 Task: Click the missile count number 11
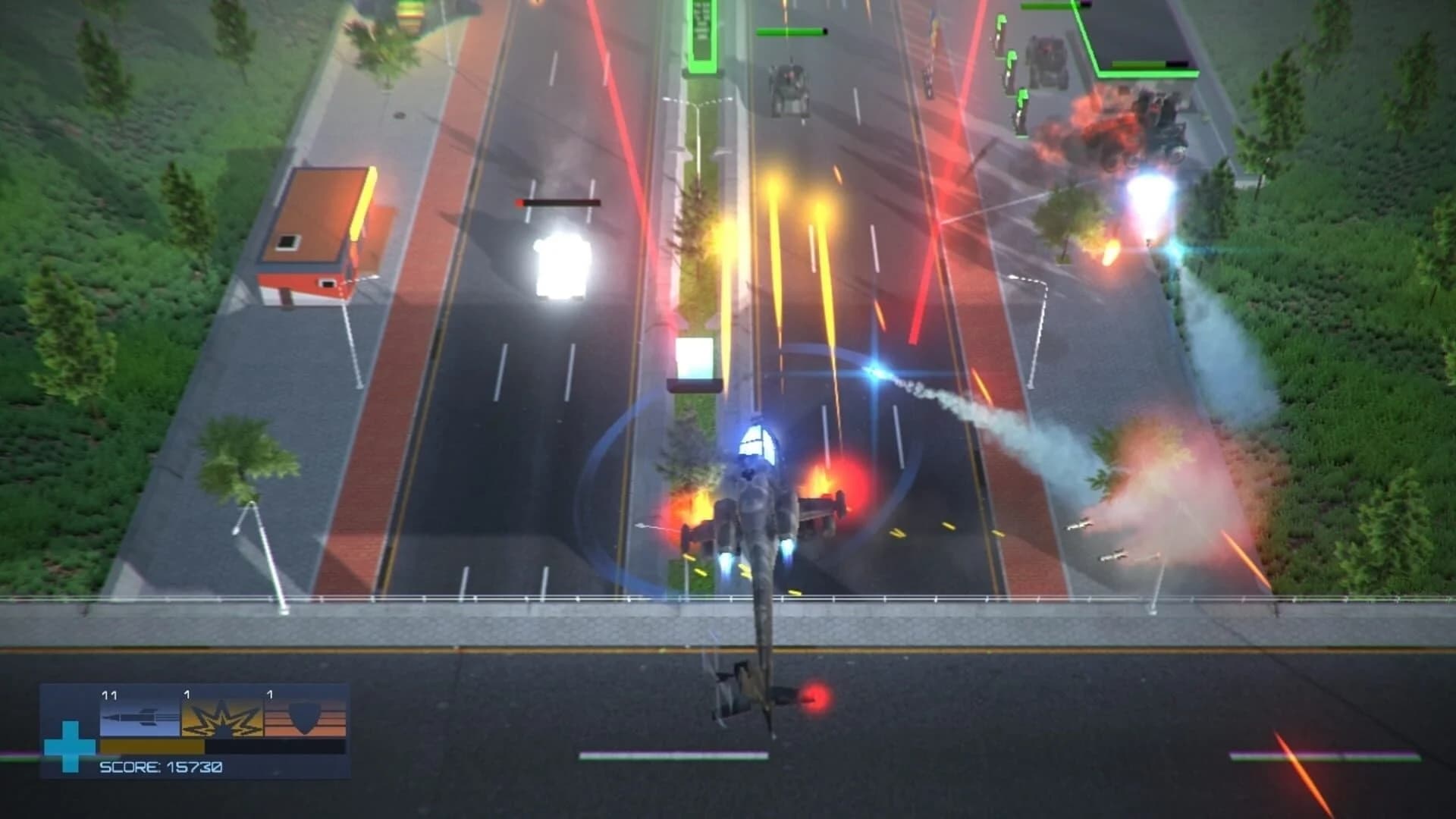[x=110, y=695]
